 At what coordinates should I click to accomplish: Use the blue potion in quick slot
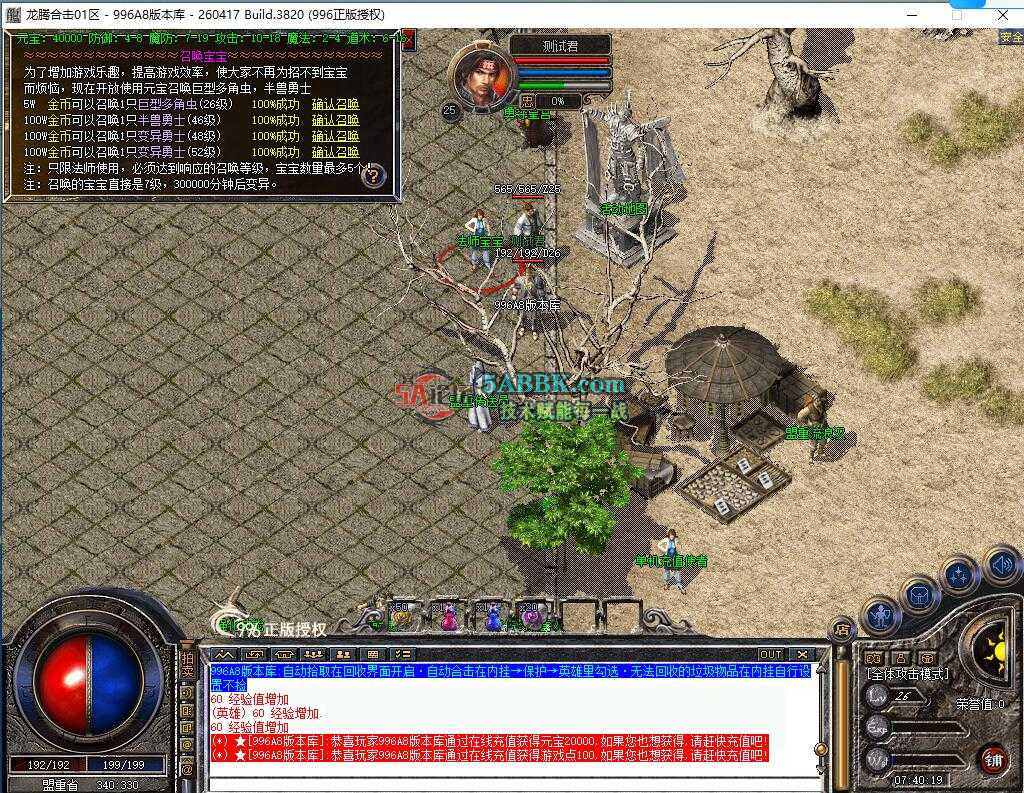coord(492,618)
